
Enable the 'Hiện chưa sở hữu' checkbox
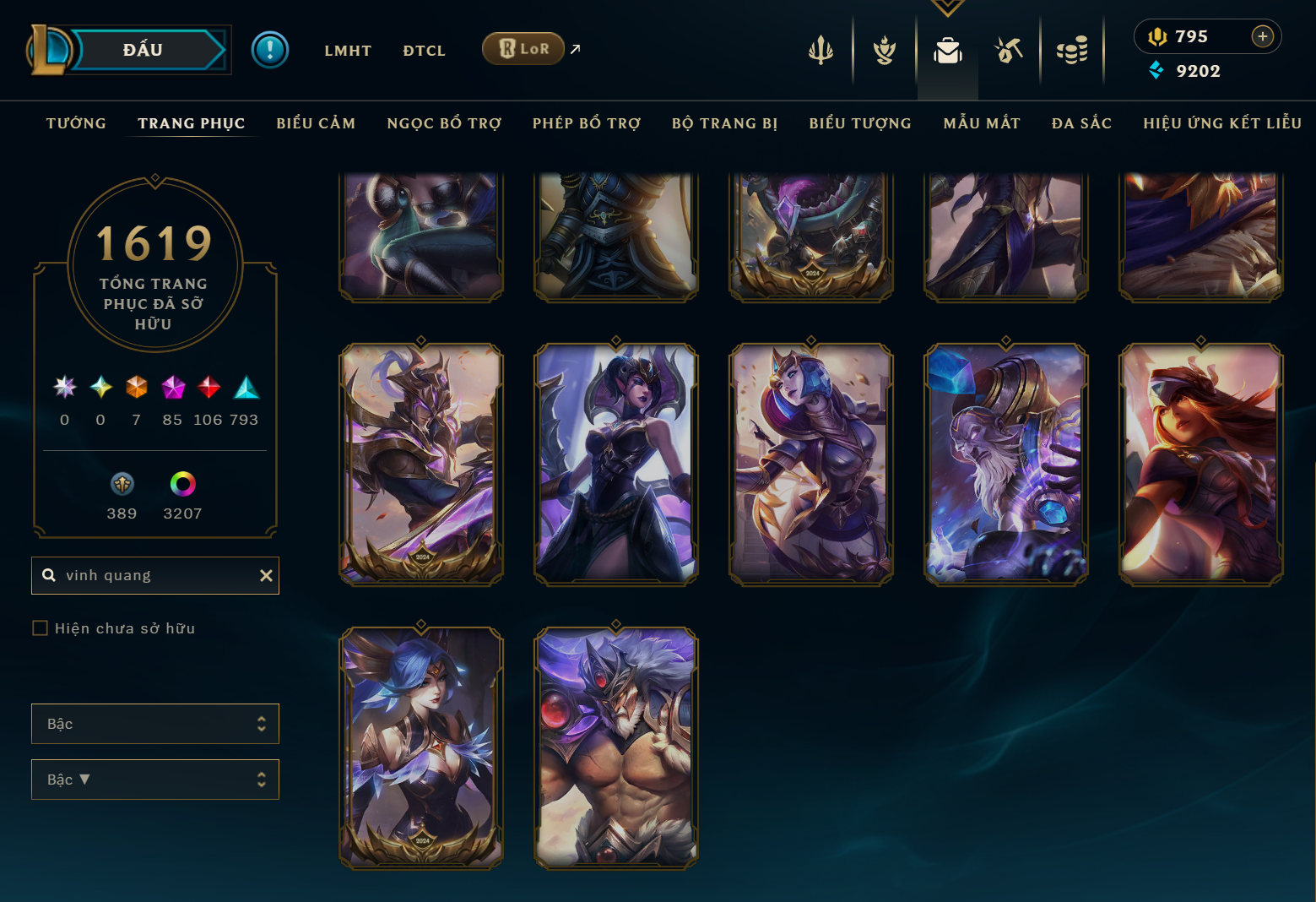click(40, 628)
